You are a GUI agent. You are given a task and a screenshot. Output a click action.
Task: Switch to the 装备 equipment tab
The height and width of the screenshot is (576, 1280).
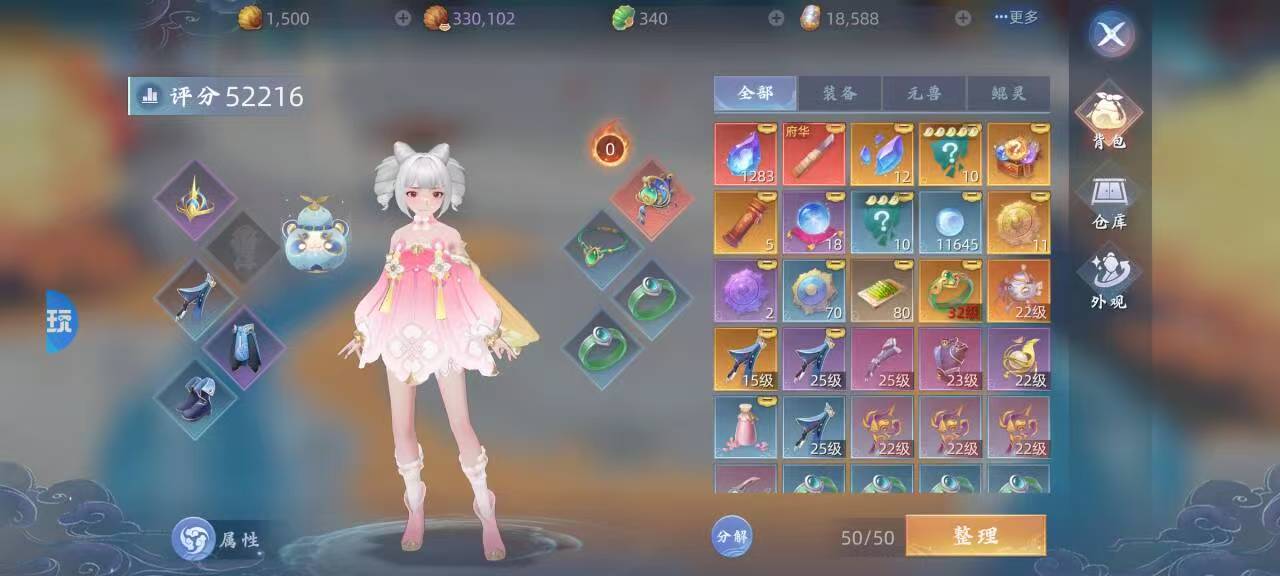[839, 93]
